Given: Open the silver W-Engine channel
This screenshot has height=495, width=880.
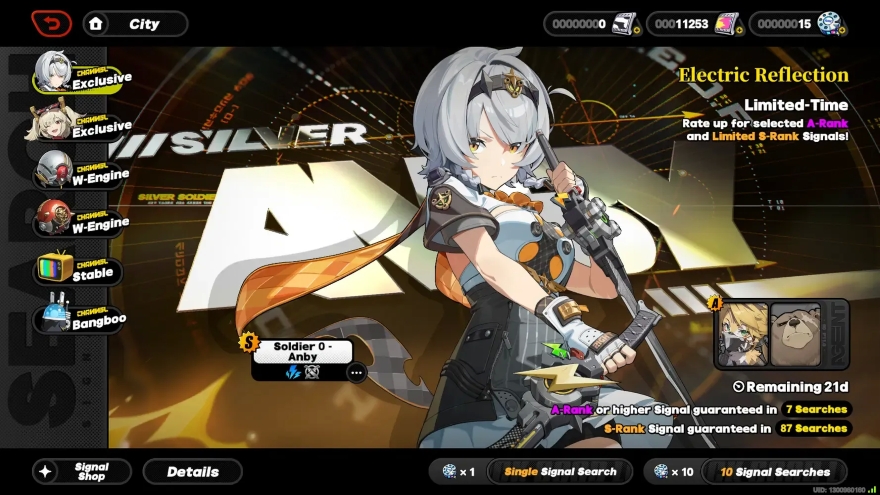Looking at the screenshot, I should coord(79,174).
